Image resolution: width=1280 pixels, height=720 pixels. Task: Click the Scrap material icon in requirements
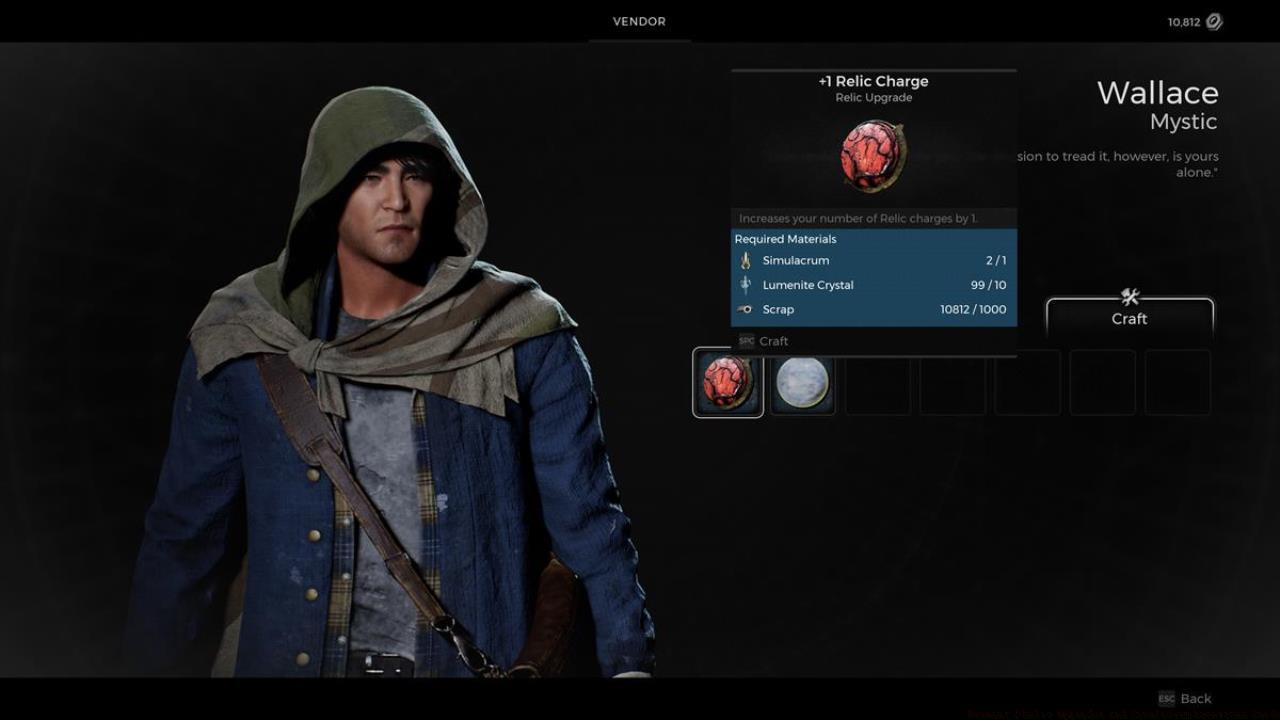[744, 309]
